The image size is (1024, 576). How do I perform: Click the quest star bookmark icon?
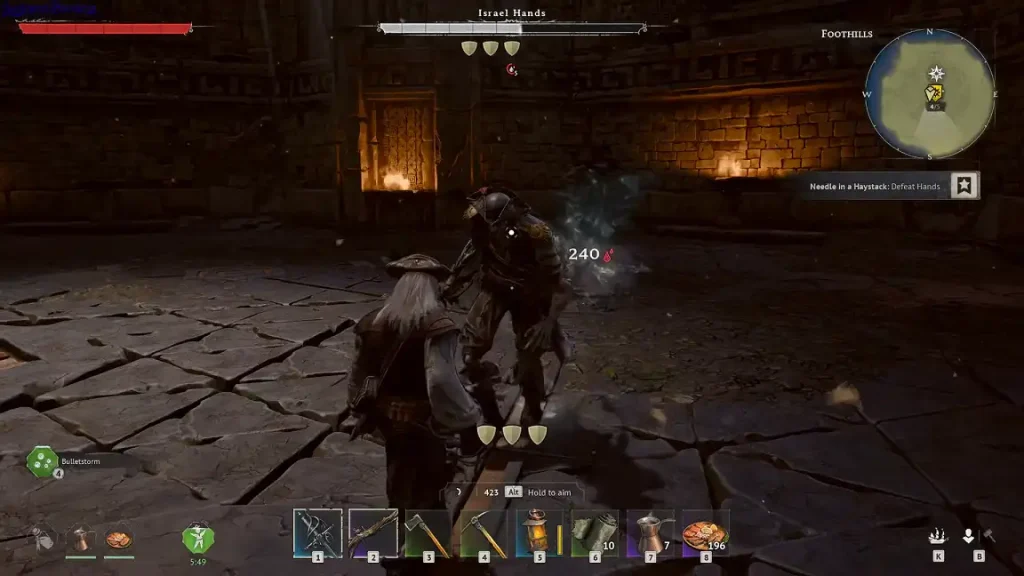click(964, 186)
